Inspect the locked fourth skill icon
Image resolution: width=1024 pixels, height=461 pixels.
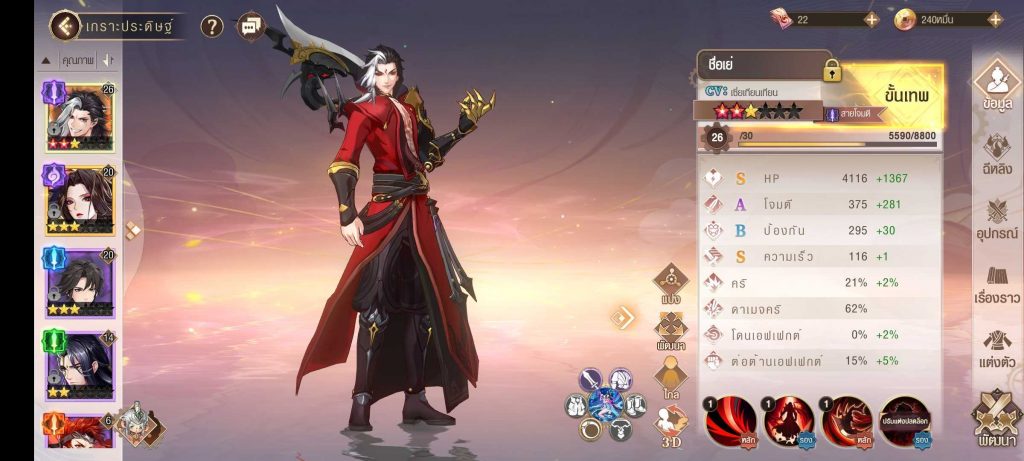[904, 421]
